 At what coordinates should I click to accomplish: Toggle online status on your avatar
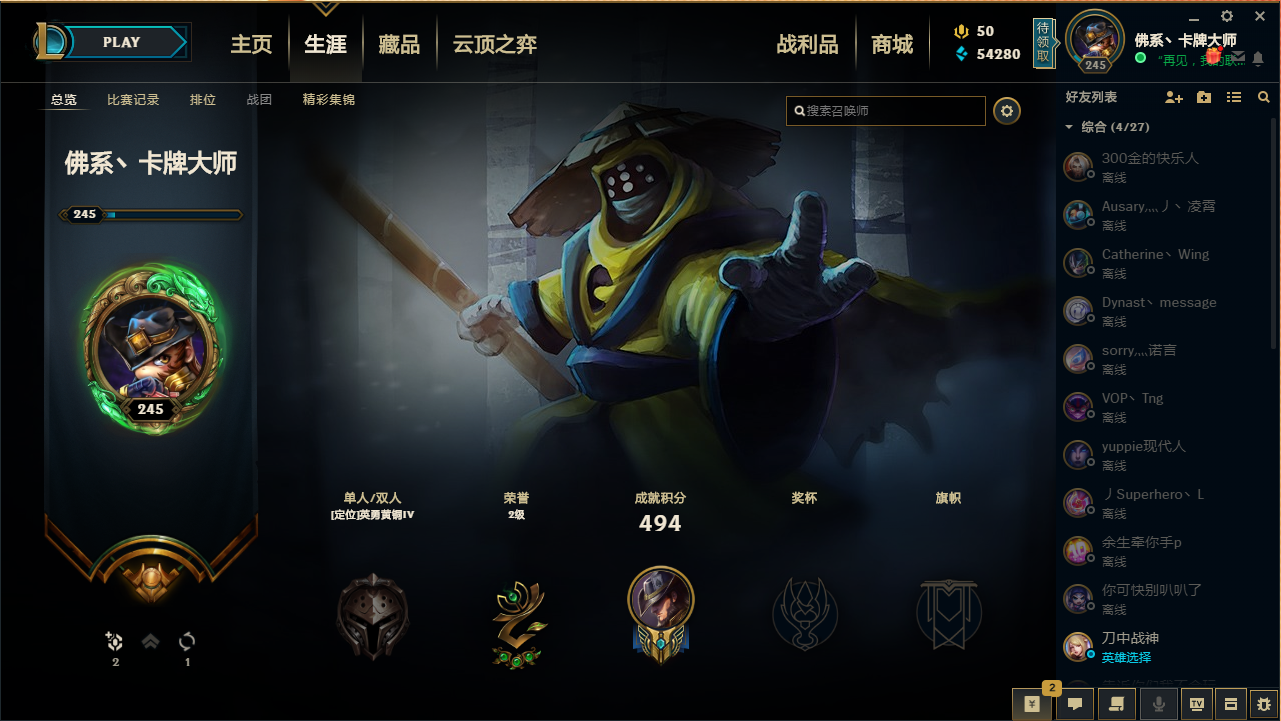click(1140, 57)
